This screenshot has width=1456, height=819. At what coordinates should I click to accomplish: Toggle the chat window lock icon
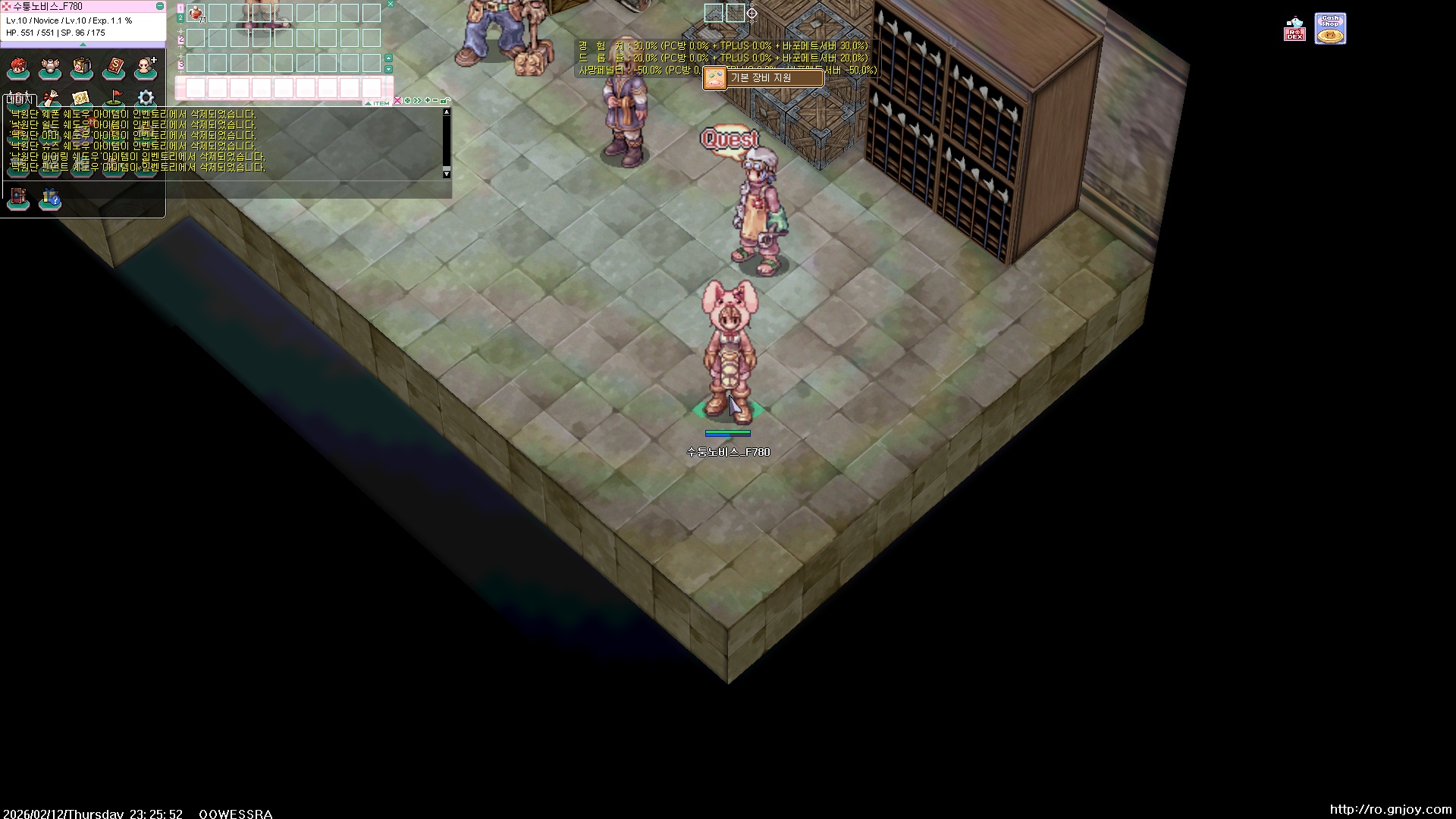coord(445,101)
